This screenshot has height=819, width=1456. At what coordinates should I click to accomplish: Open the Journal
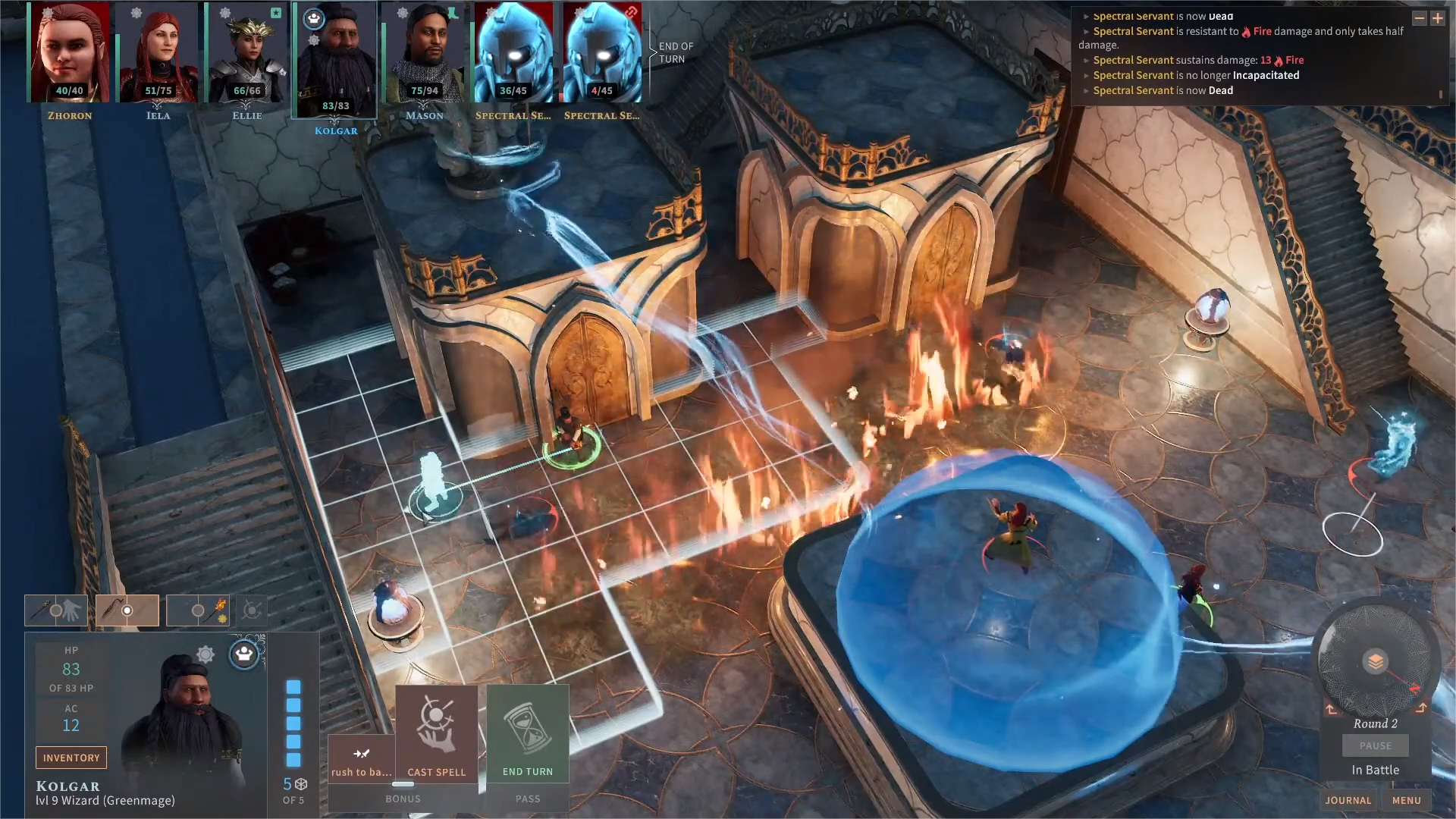coord(1348,800)
